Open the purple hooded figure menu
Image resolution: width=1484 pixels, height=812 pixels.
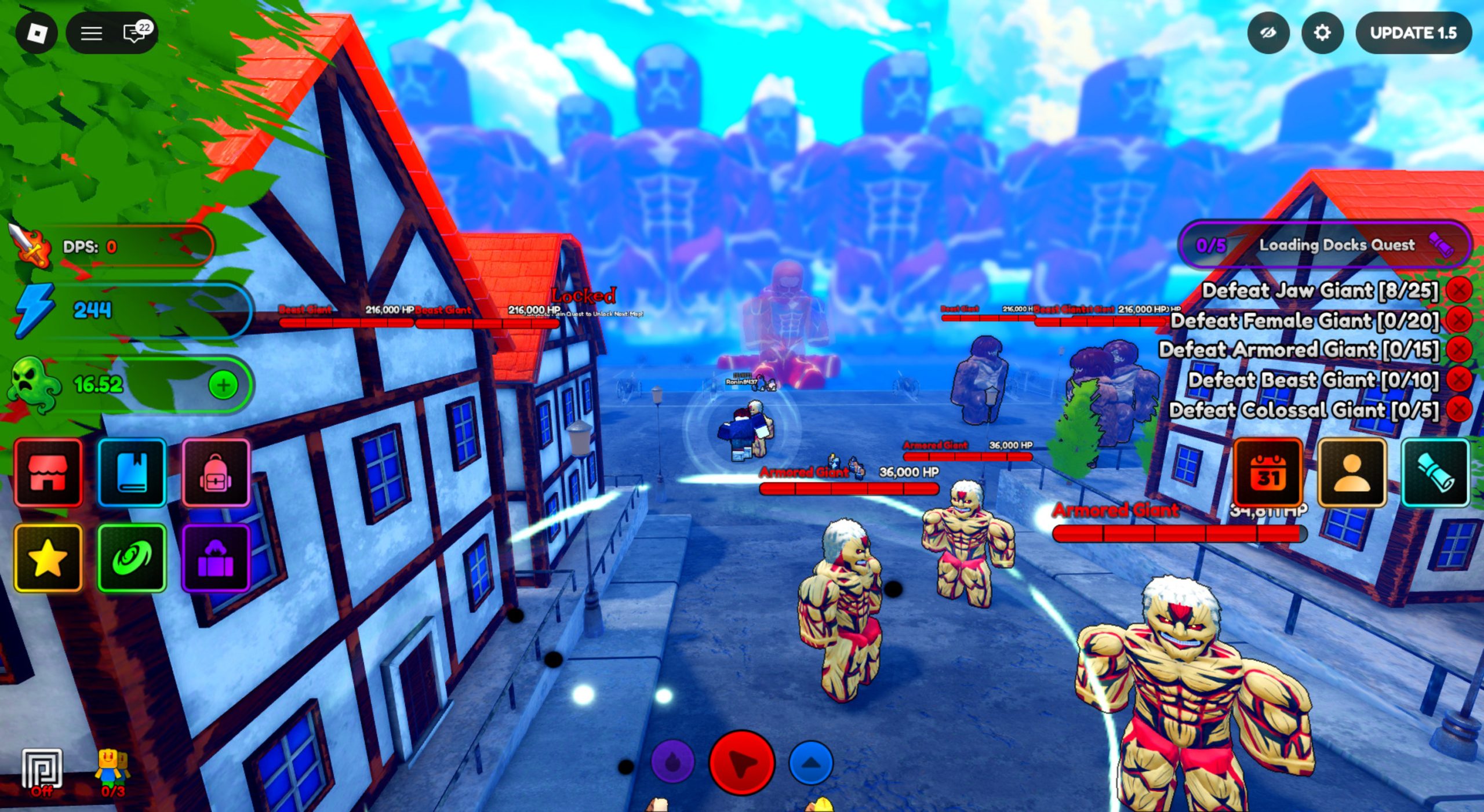pyautogui.click(x=216, y=558)
